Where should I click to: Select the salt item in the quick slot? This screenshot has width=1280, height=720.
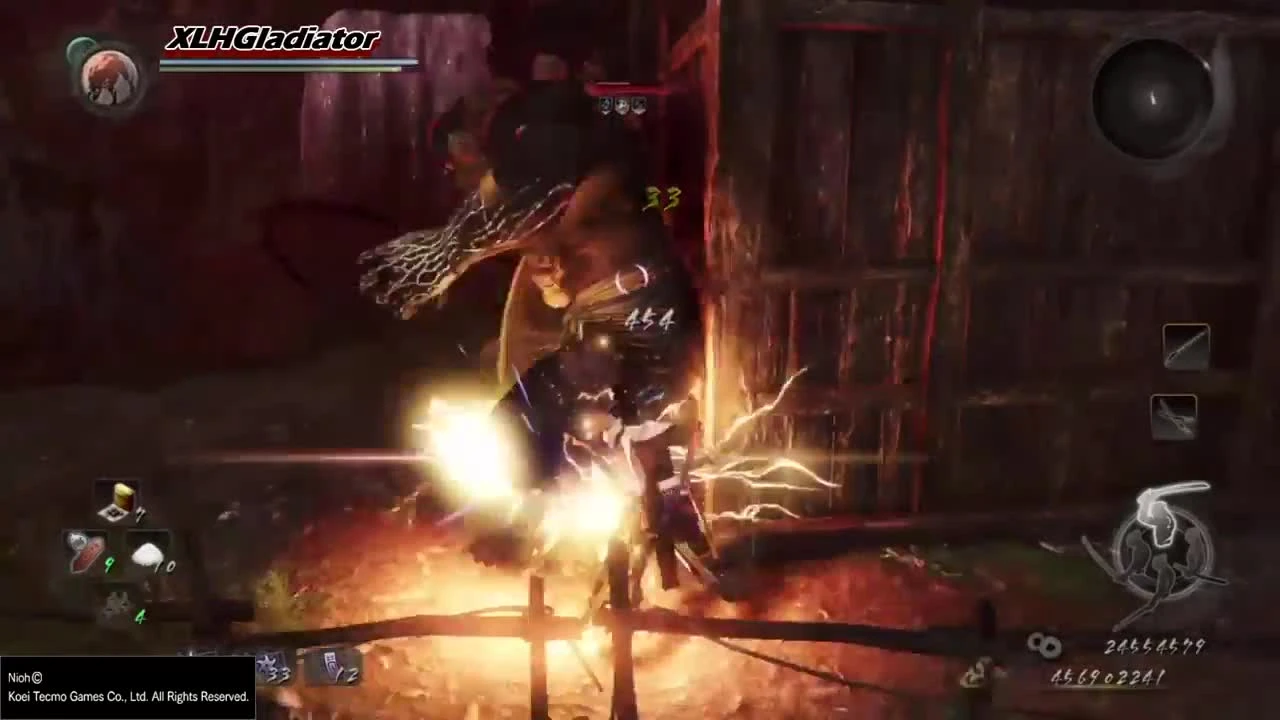tap(148, 555)
